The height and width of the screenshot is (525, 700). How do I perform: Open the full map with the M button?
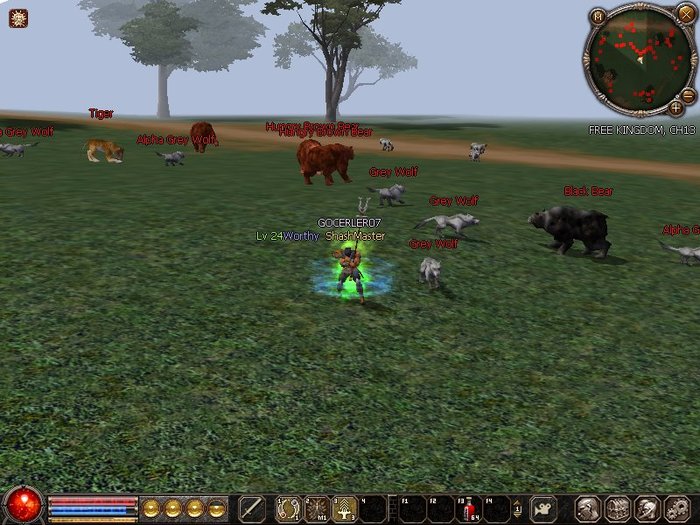coord(598,17)
